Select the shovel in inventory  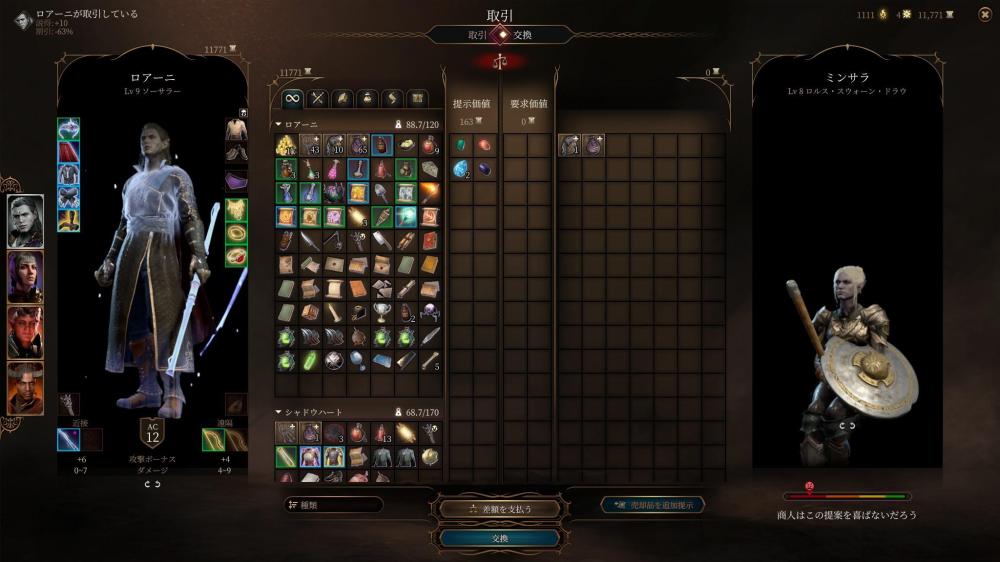tap(382, 193)
